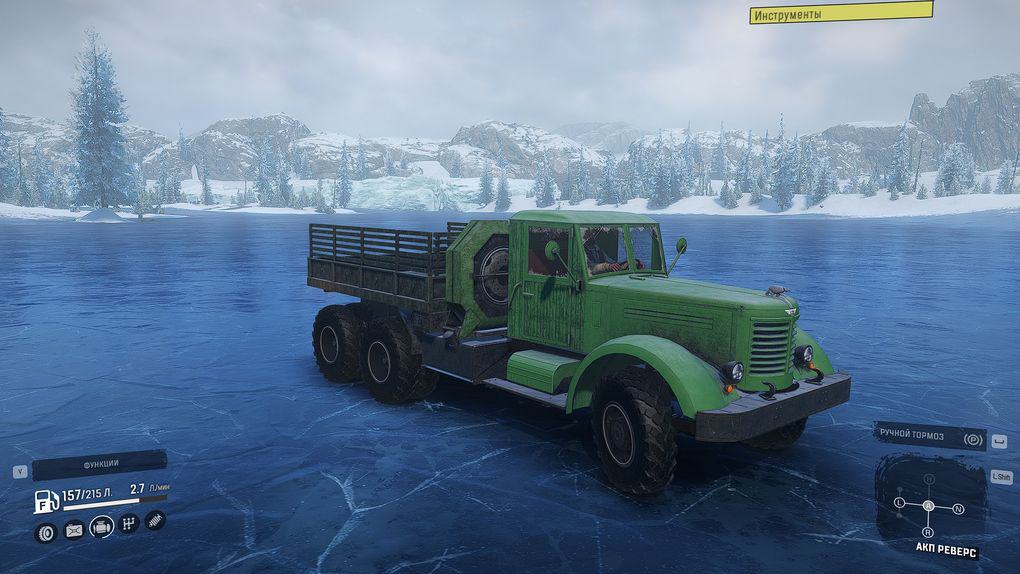Select the fuel tank damage status icon
Image resolution: width=1020 pixels, height=574 pixels.
(x=74, y=530)
